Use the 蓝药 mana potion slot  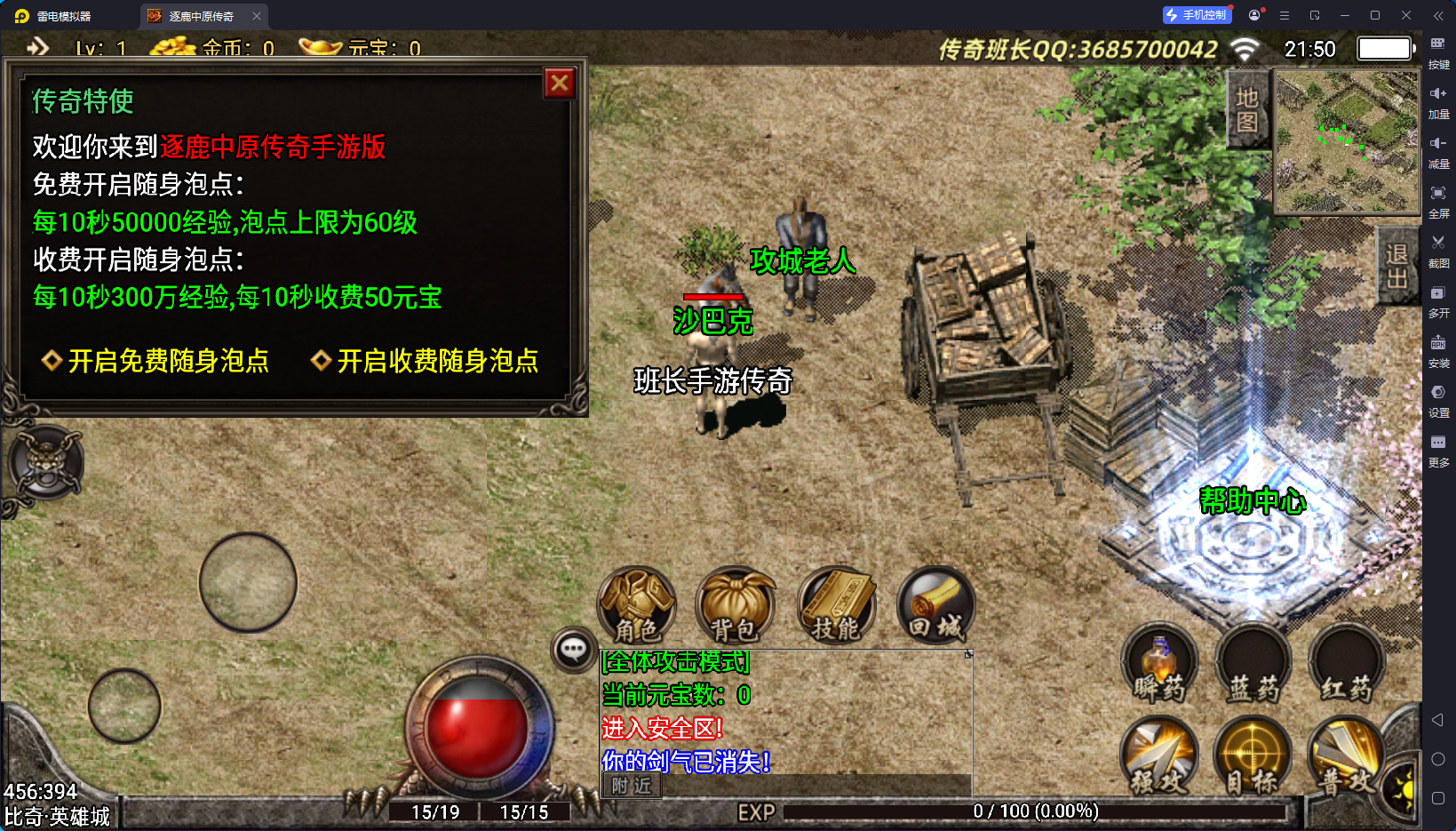[x=1253, y=666]
